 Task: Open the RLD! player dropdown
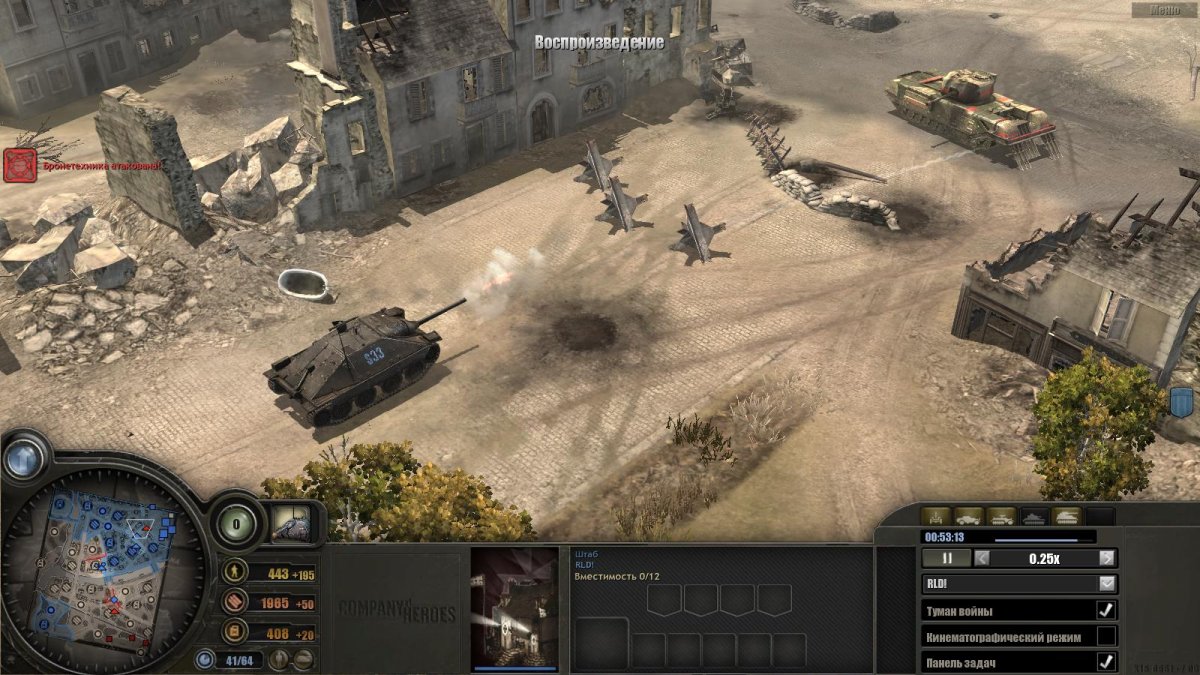point(1107,584)
